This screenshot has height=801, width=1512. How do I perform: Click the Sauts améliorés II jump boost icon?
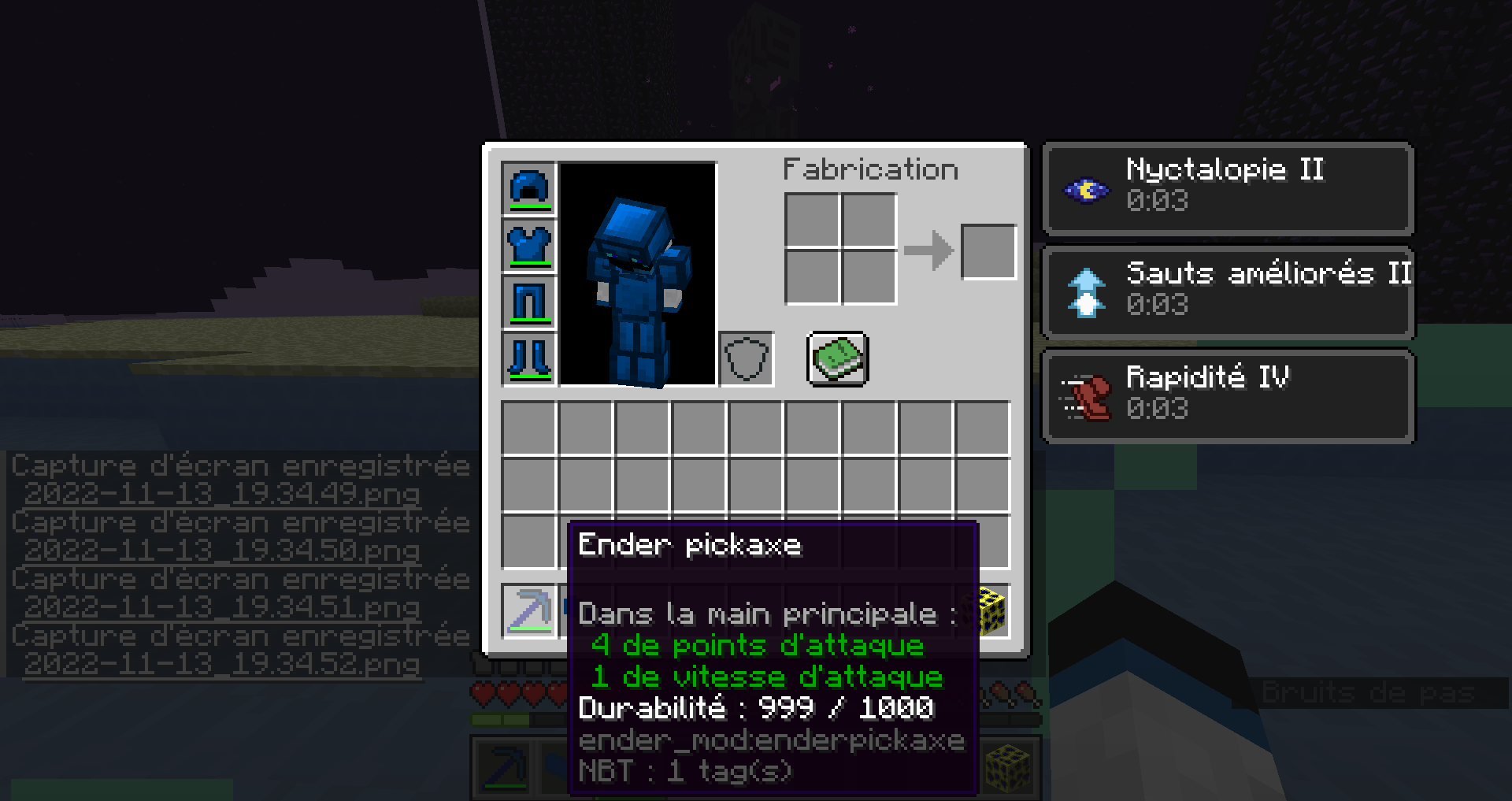pos(1084,294)
